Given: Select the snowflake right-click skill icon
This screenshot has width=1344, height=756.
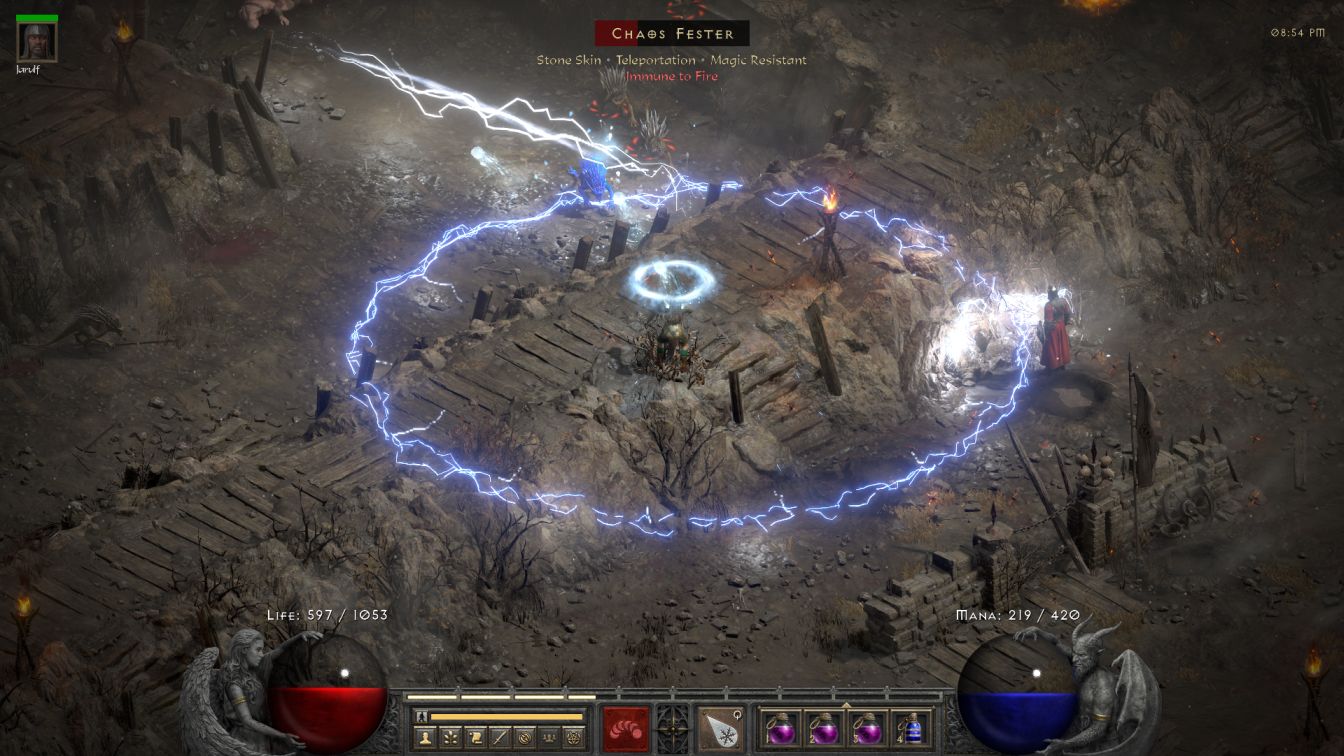Looking at the screenshot, I should [720, 729].
